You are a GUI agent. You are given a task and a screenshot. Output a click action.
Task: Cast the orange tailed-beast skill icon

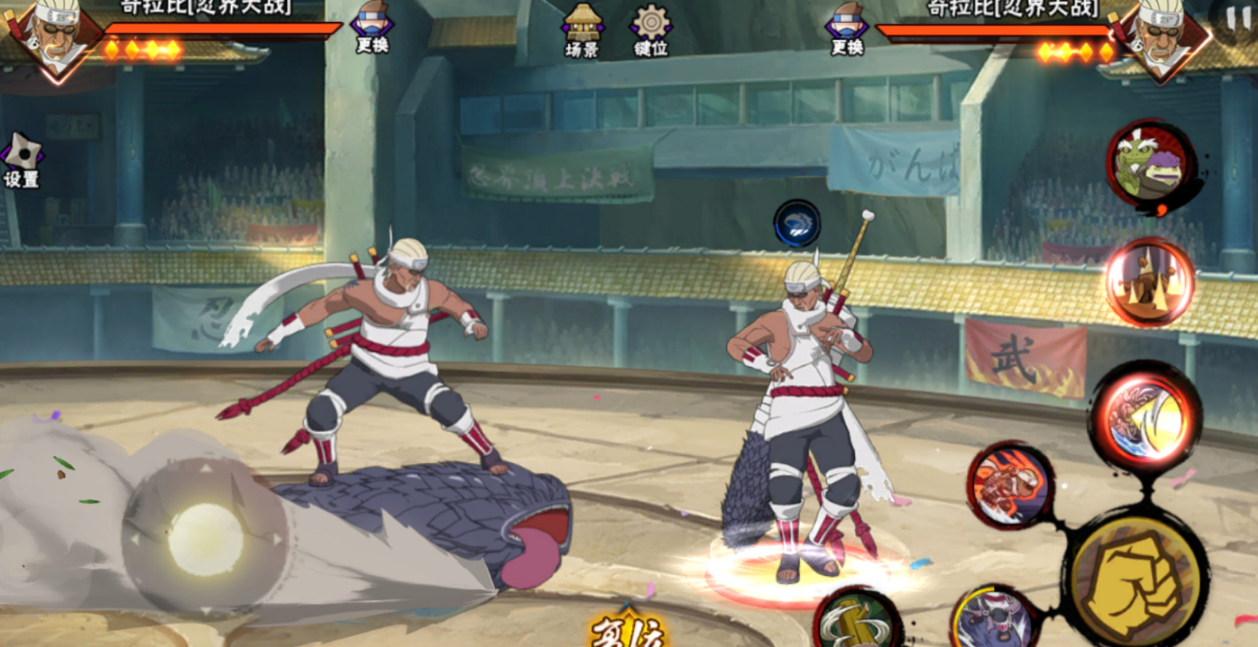[1010, 486]
